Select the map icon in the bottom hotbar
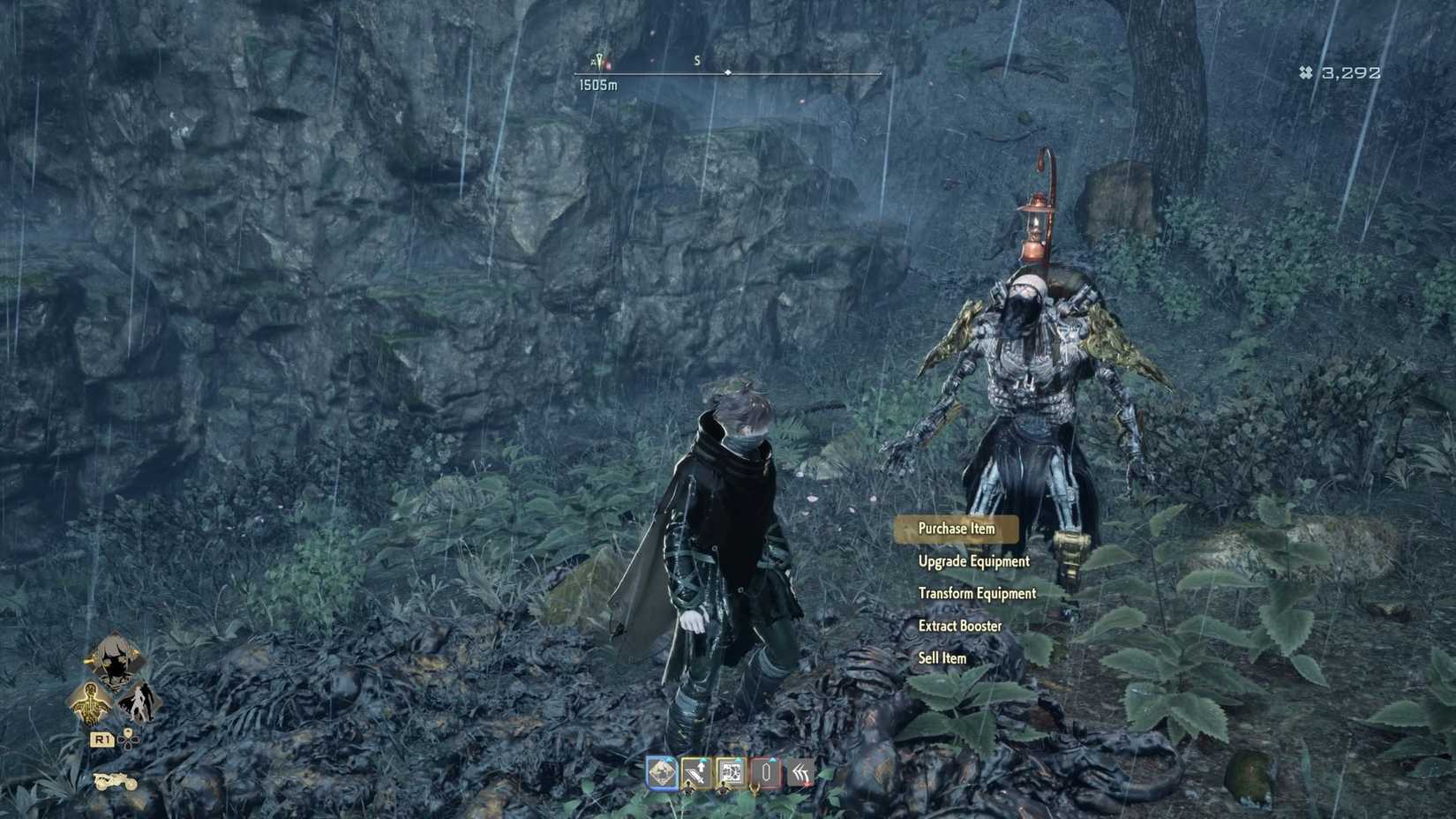 [x=662, y=773]
